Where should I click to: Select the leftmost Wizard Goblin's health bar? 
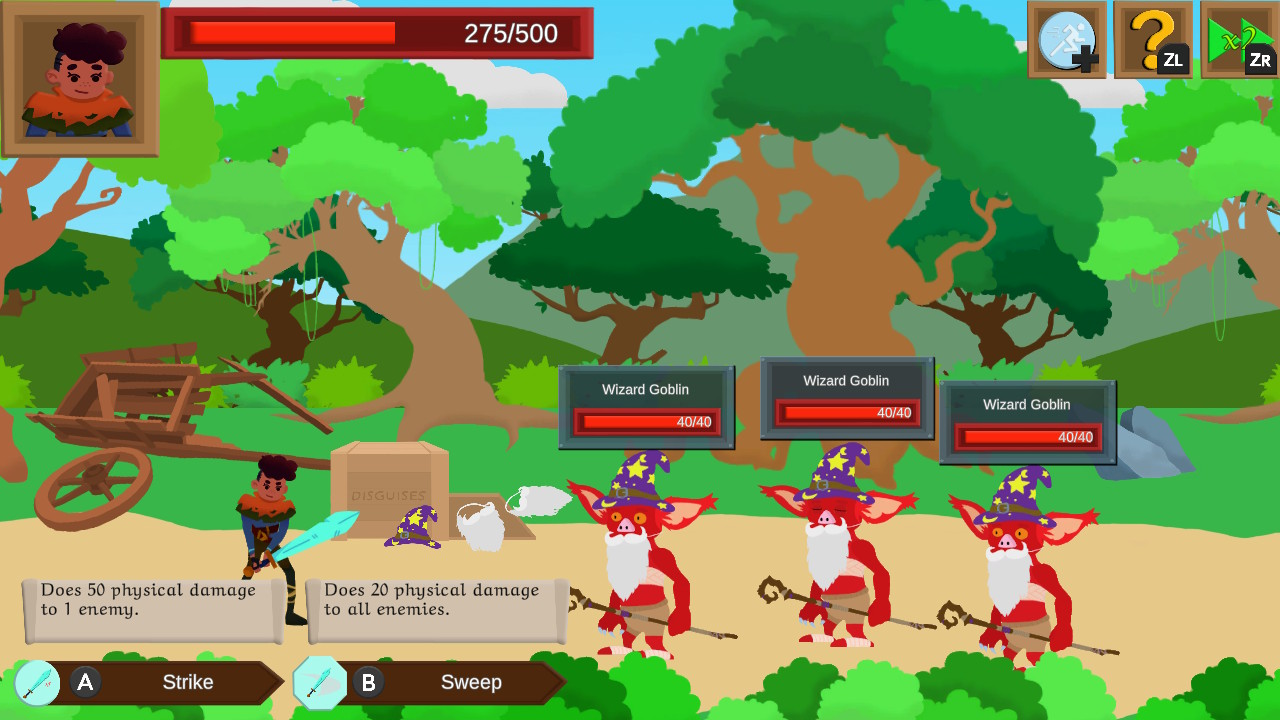pyautogui.click(x=645, y=422)
